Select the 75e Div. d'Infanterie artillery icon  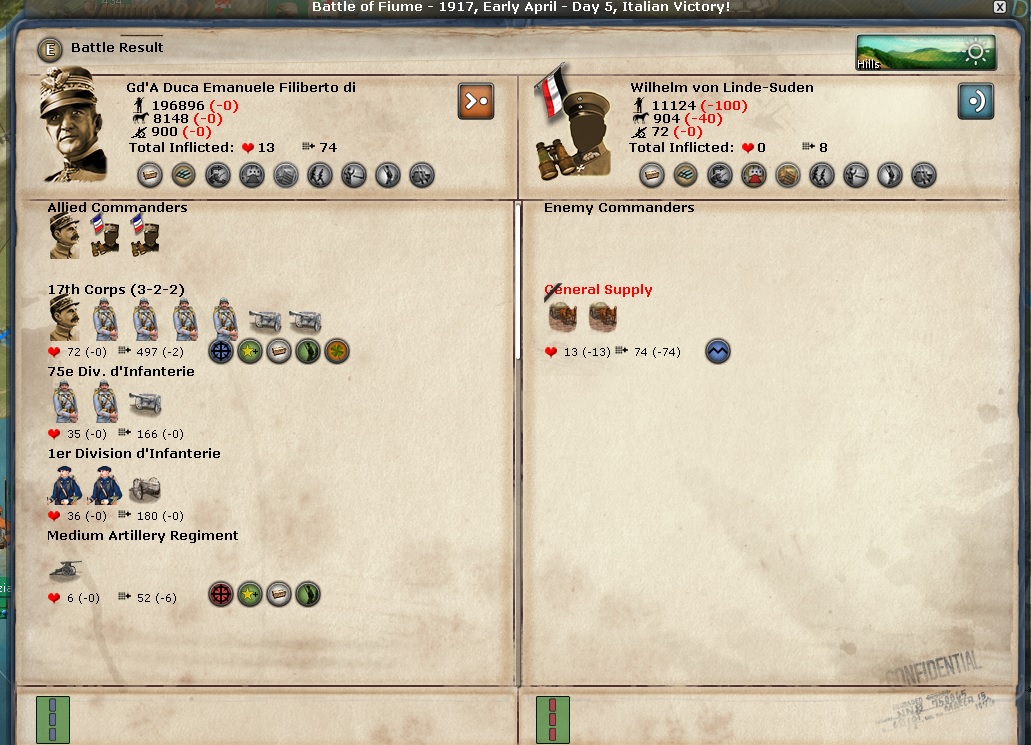coord(145,402)
